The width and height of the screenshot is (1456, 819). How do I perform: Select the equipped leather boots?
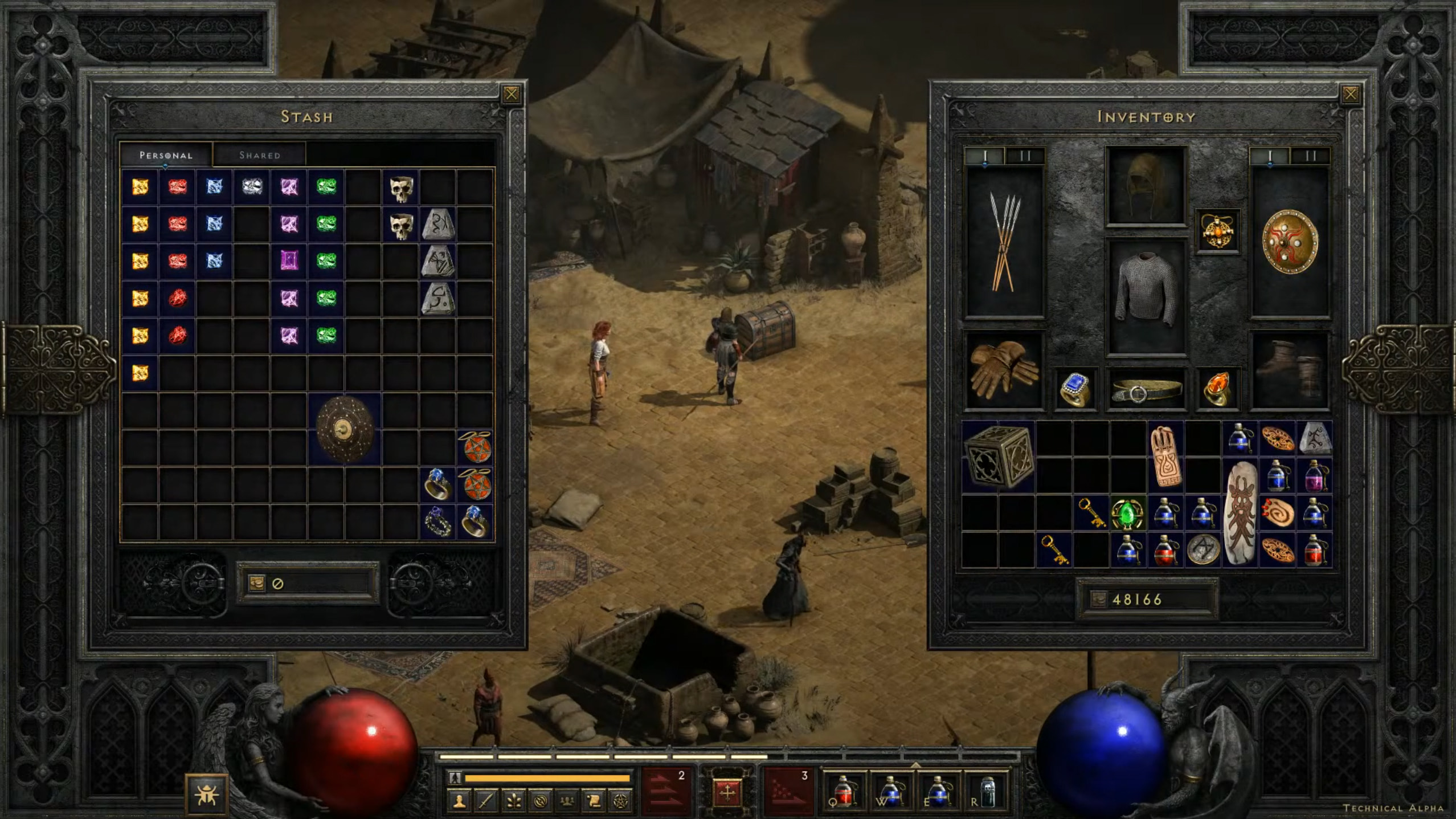[1290, 369]
